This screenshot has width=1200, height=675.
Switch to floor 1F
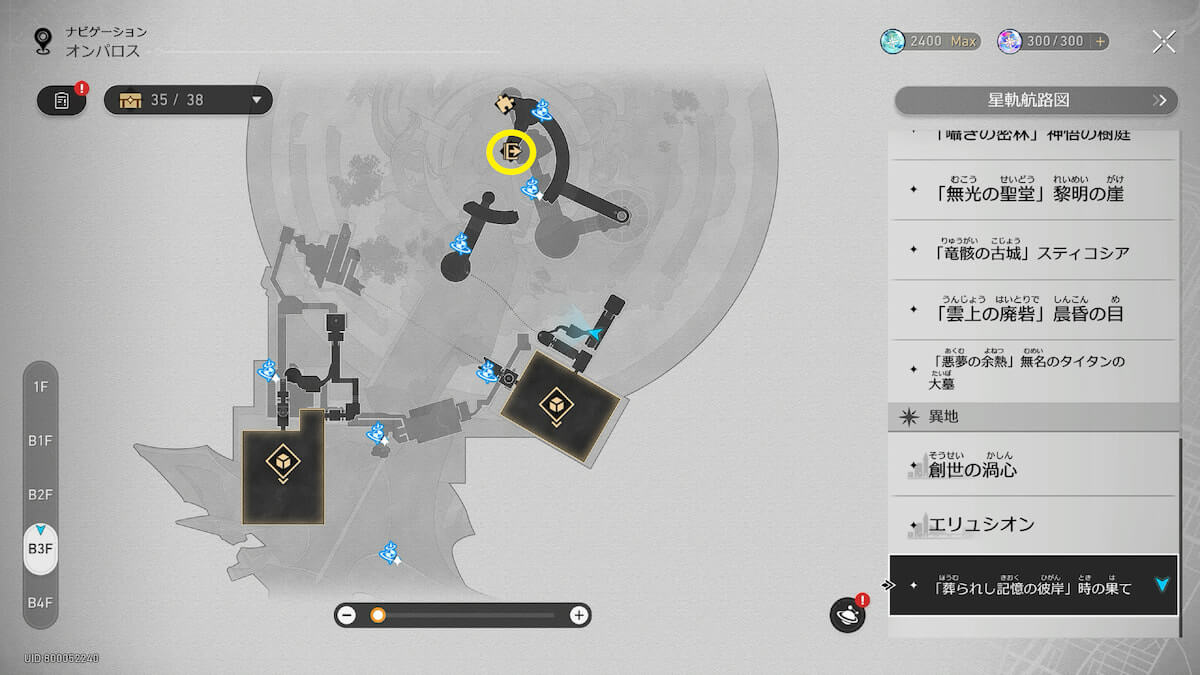point(40,386)
